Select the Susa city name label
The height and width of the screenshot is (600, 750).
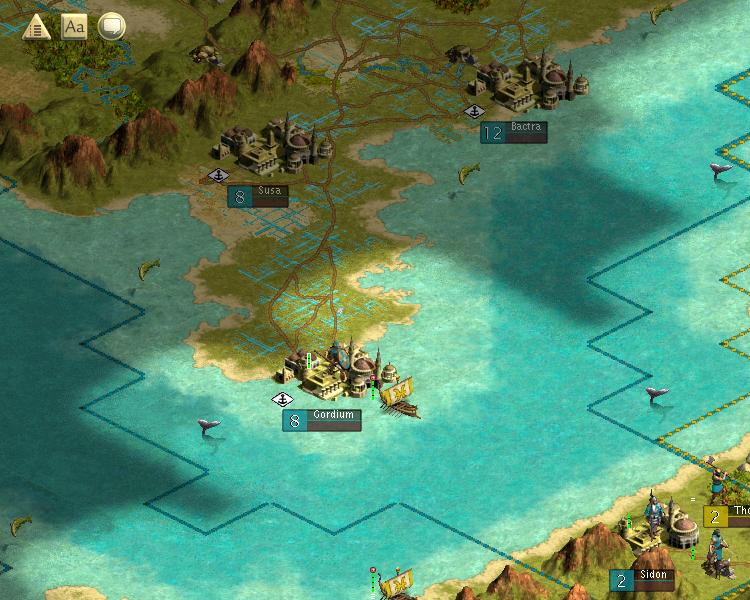click(270, 191)
